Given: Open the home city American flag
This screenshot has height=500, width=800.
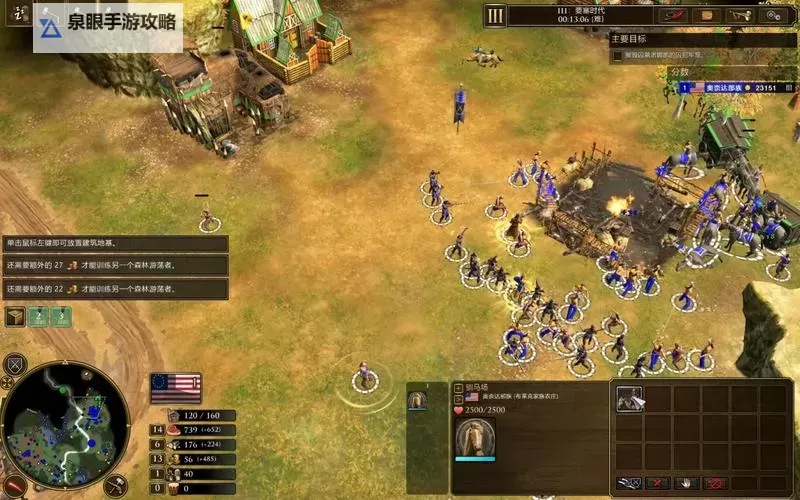Looking at the screenshot, I should click(x=175, y=386).
